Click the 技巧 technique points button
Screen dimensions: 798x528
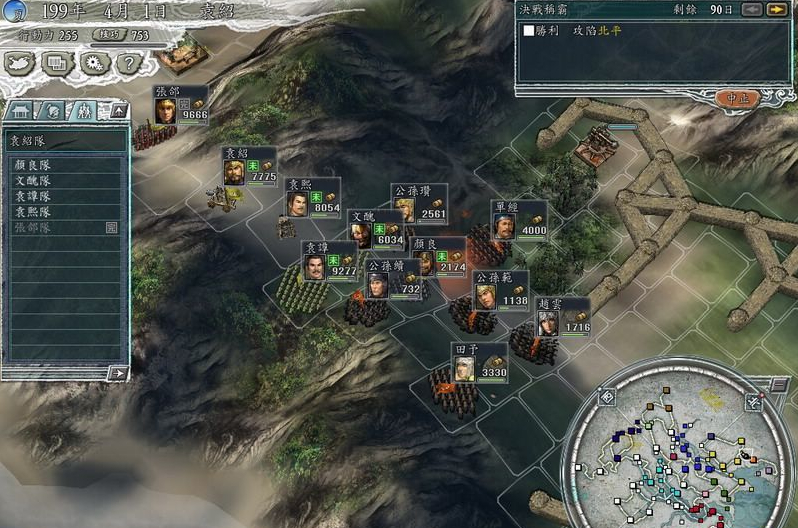[x=120, y=34]
